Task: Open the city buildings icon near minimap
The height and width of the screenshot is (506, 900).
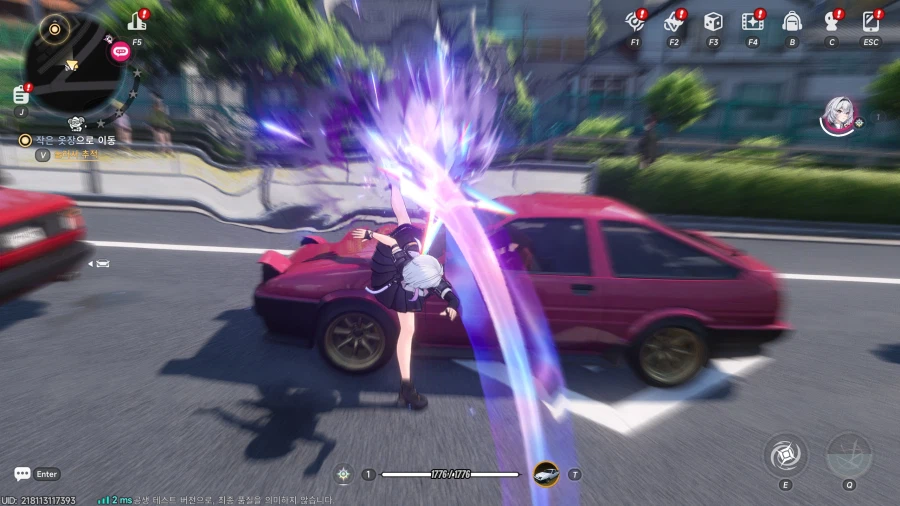Action: 136,21
